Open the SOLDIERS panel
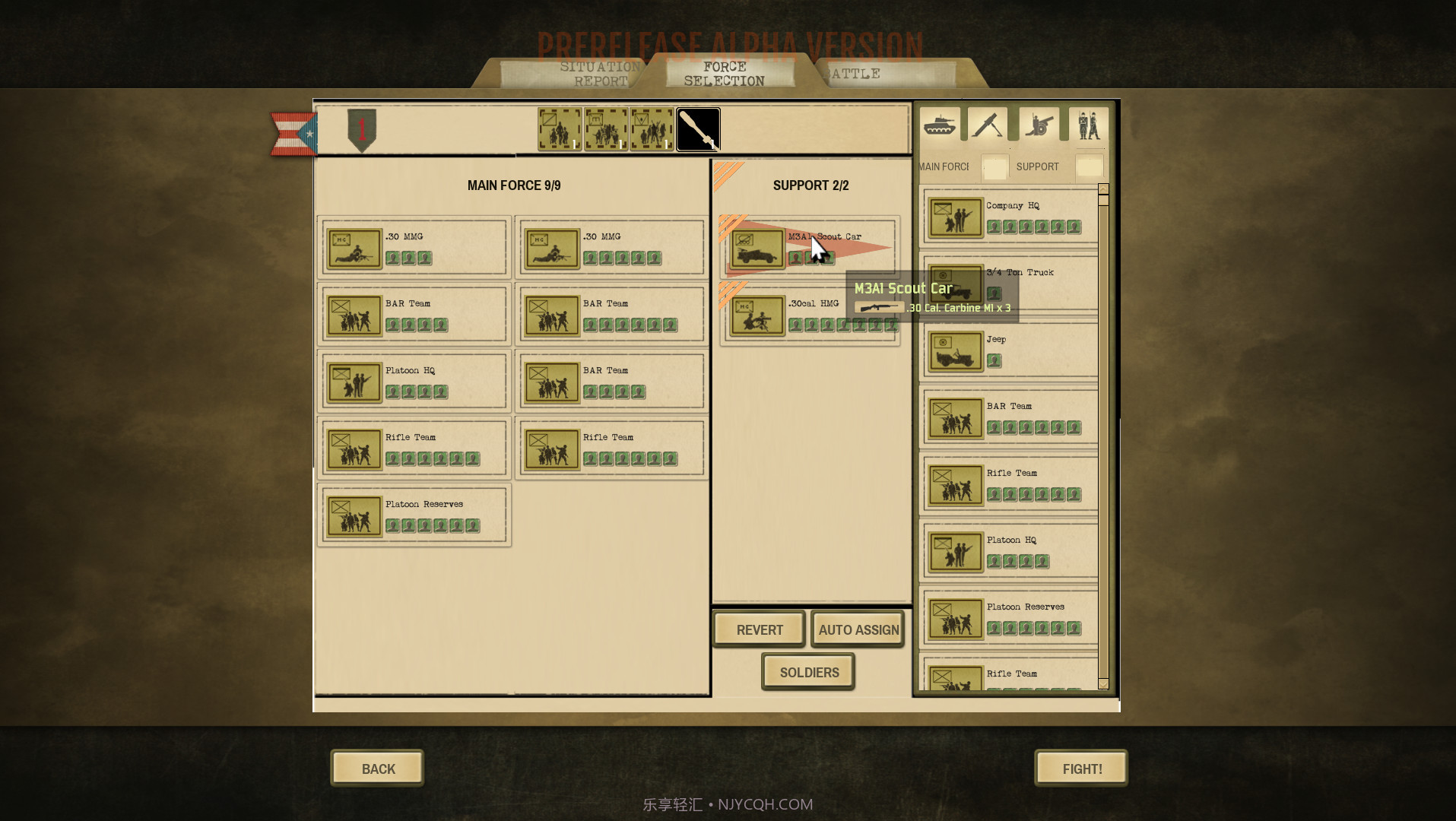Screen dimensions: 1456x821 (808, 671)
